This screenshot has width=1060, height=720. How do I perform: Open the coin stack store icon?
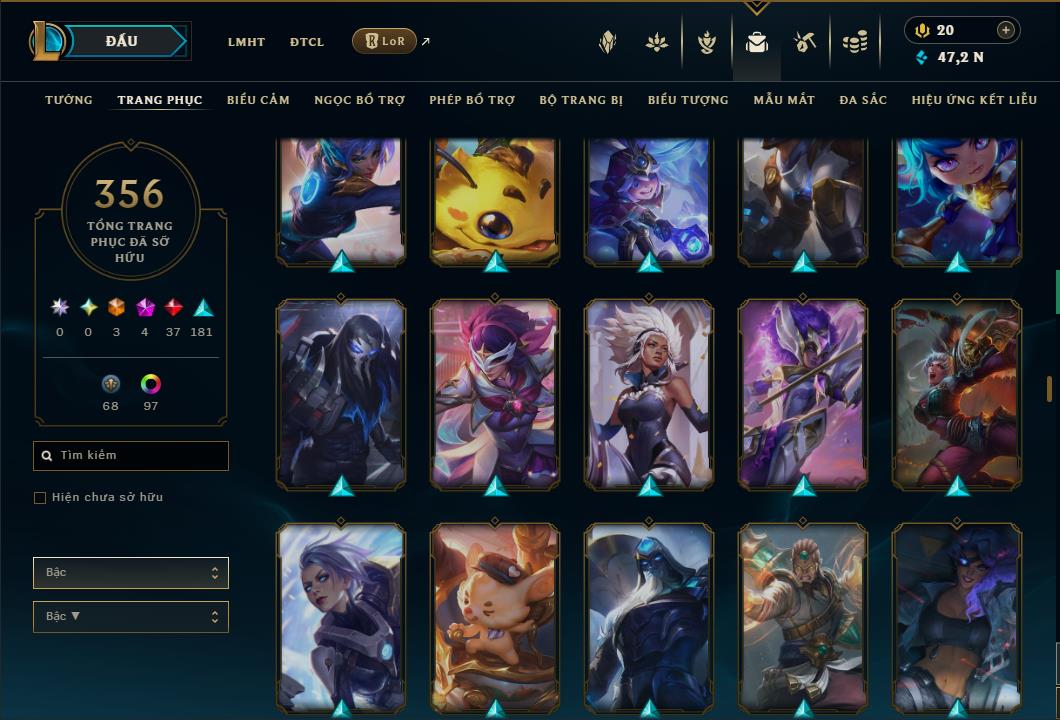click(x=854, y=42)
